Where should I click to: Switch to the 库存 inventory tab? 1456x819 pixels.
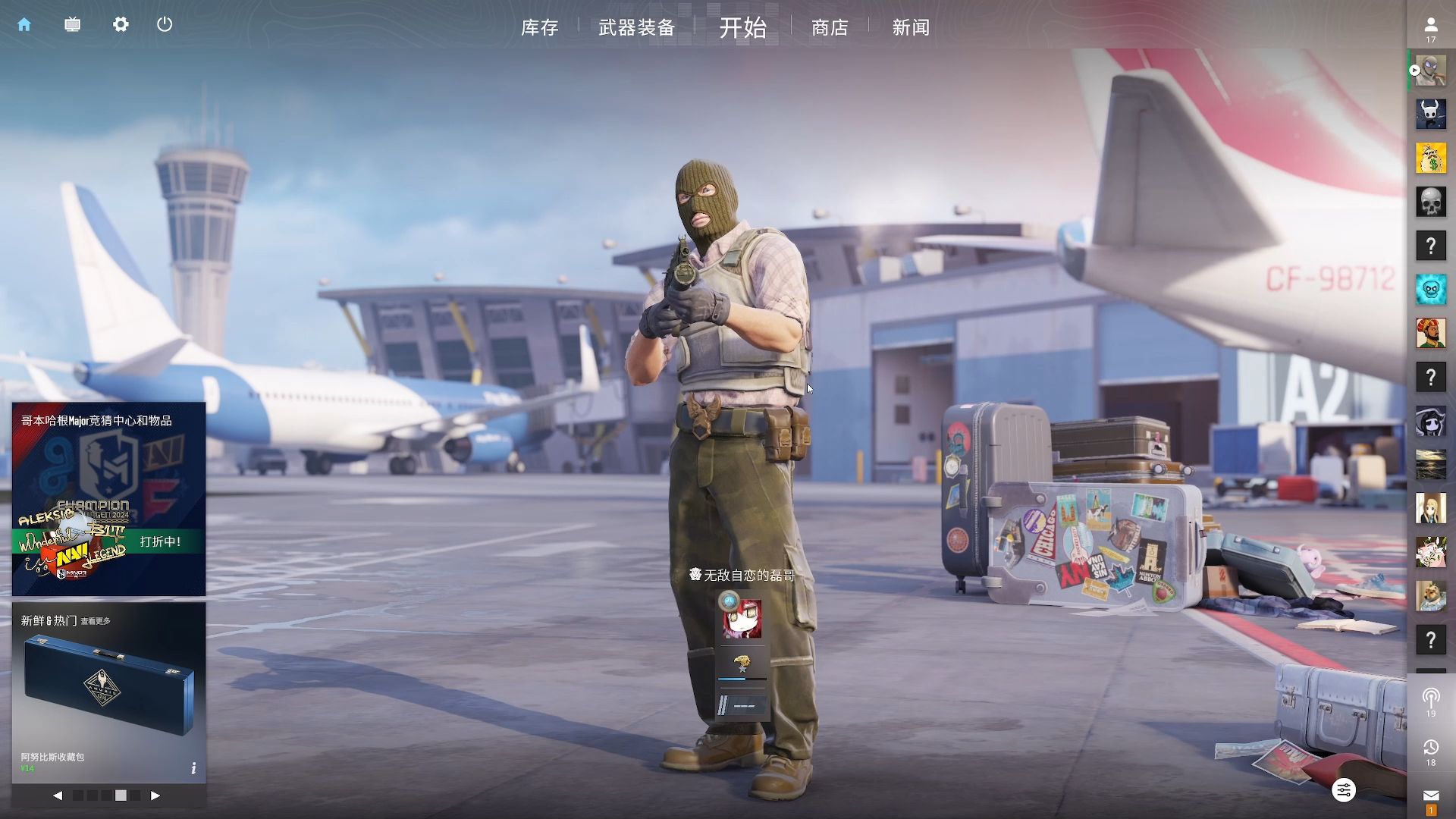click(539, 28)
